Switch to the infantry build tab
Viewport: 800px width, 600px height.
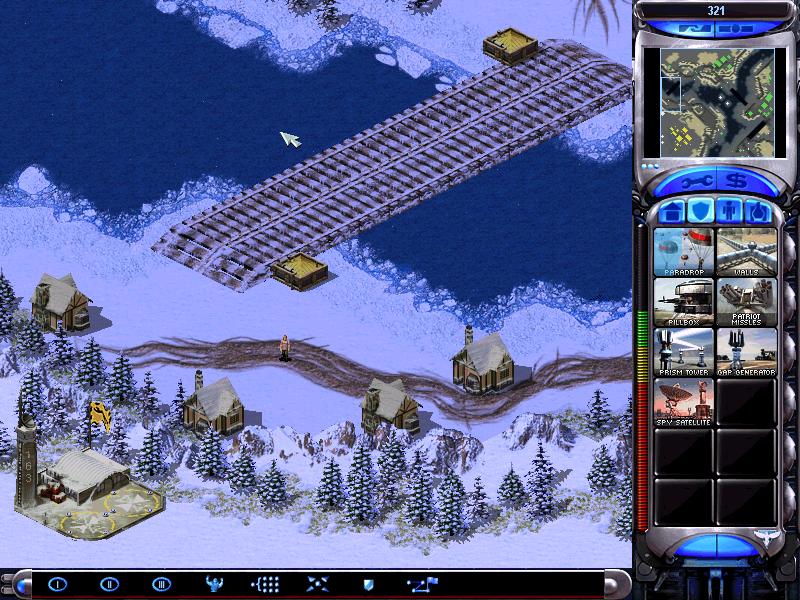tap(730, 212)
